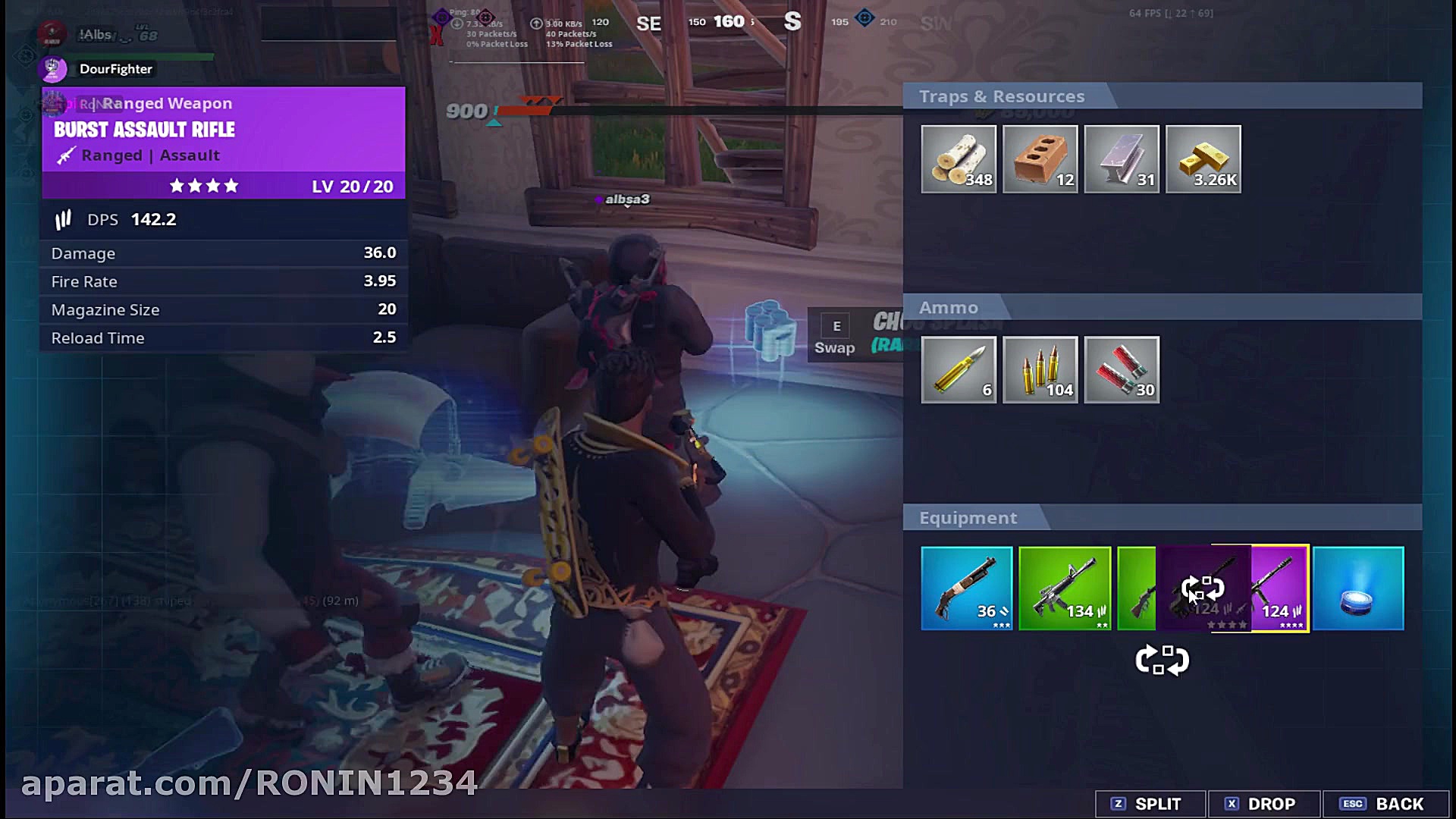
Task: Select the shotgun shells showing 30
Action: [1121, 369]
